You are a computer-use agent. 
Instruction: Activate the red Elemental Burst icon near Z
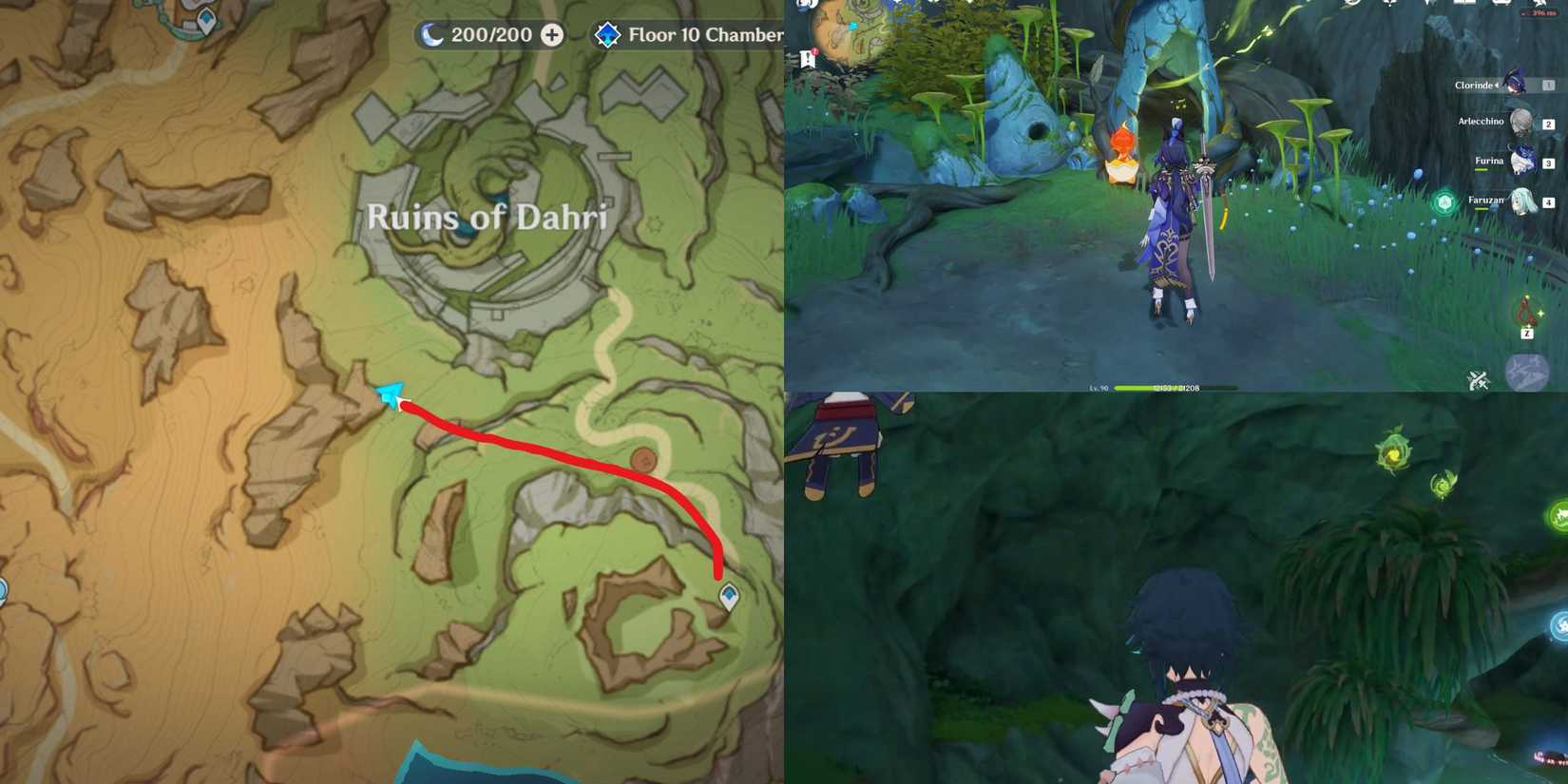click(1527, 309)
